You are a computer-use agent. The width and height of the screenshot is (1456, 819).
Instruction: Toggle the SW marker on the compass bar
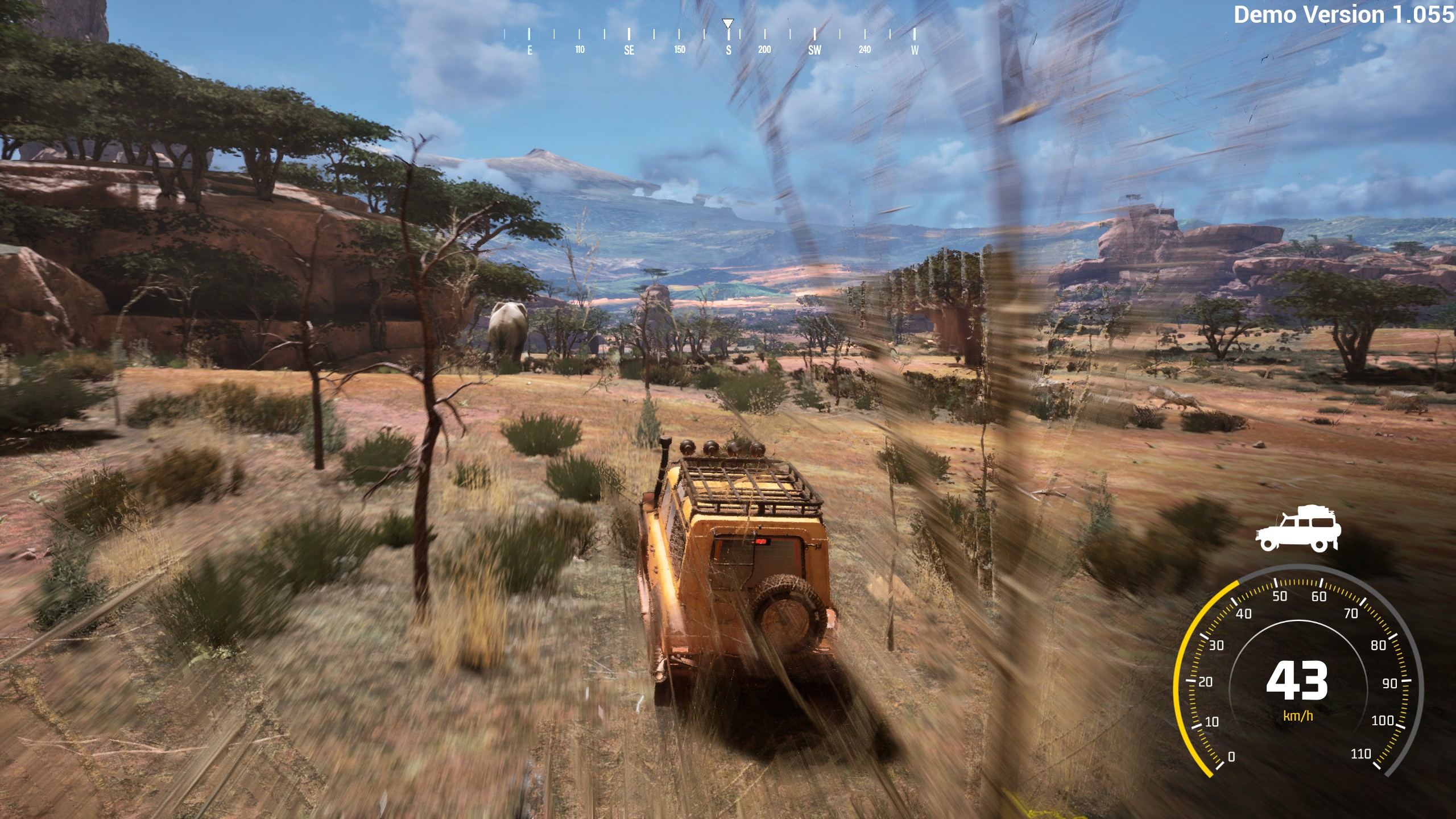tap(814, 50)
